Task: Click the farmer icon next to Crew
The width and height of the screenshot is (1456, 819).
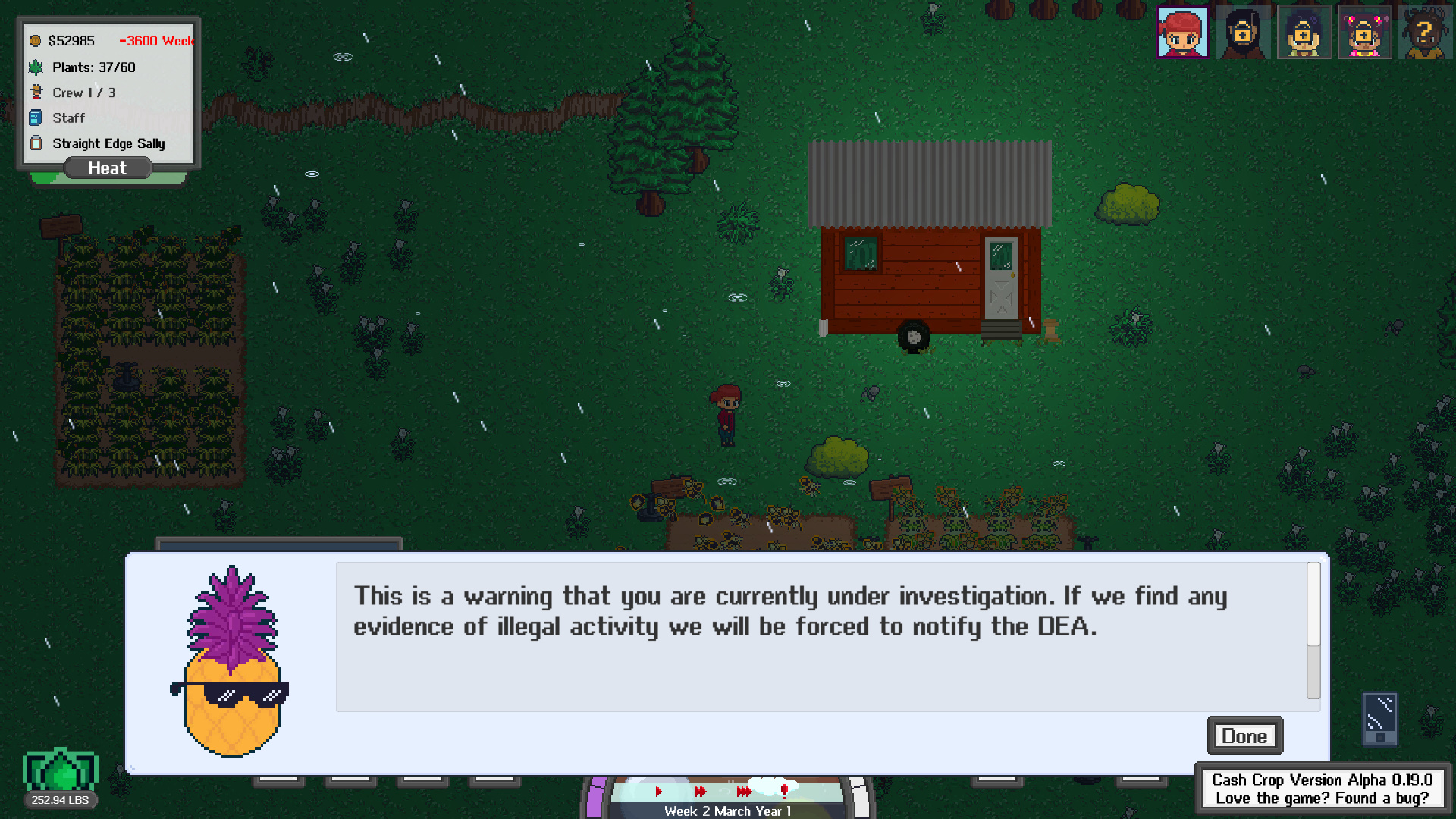Action: (x=35, y=92)
